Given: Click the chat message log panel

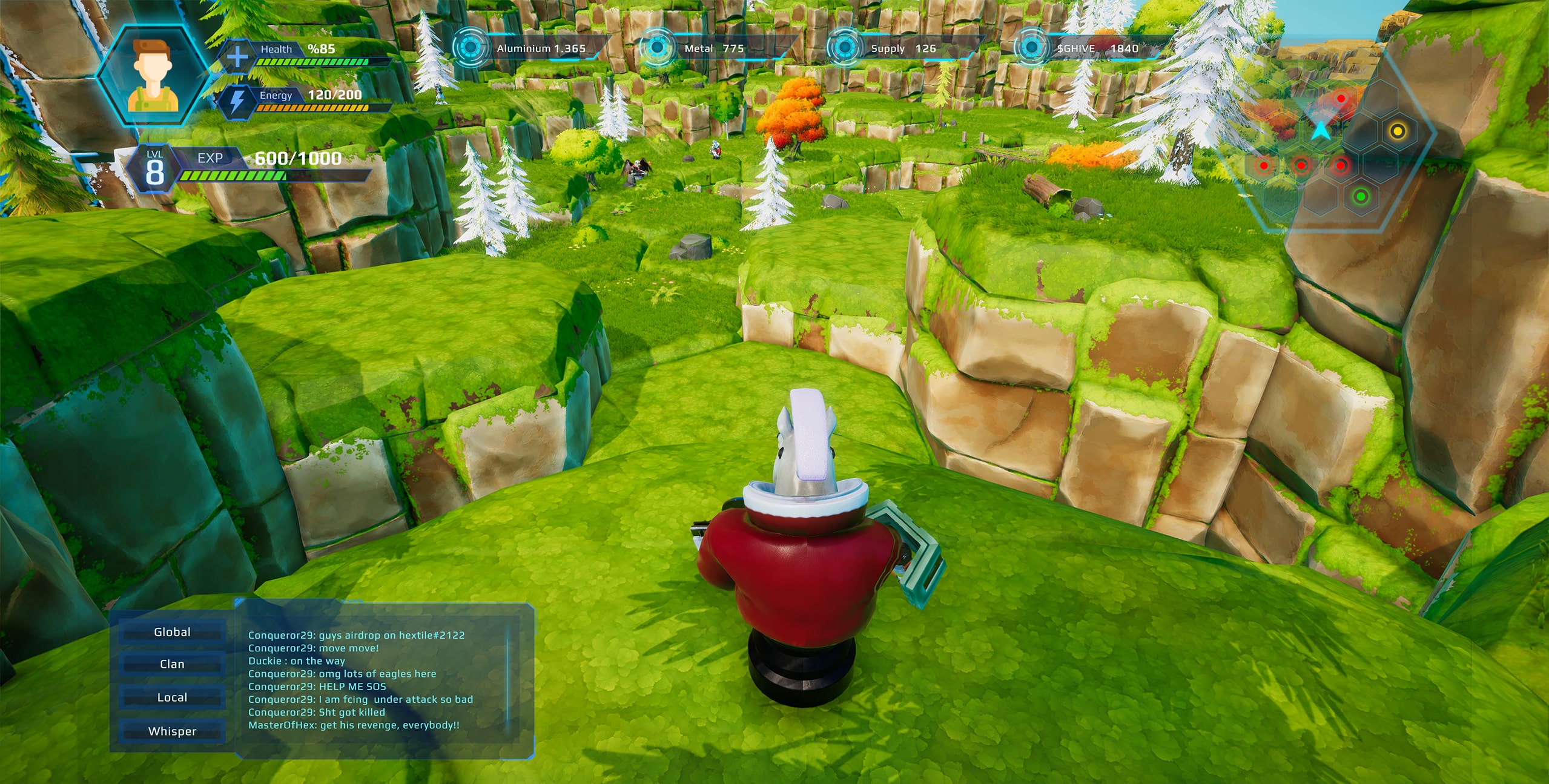Looking at the screenshot, I should click(375, 680).
